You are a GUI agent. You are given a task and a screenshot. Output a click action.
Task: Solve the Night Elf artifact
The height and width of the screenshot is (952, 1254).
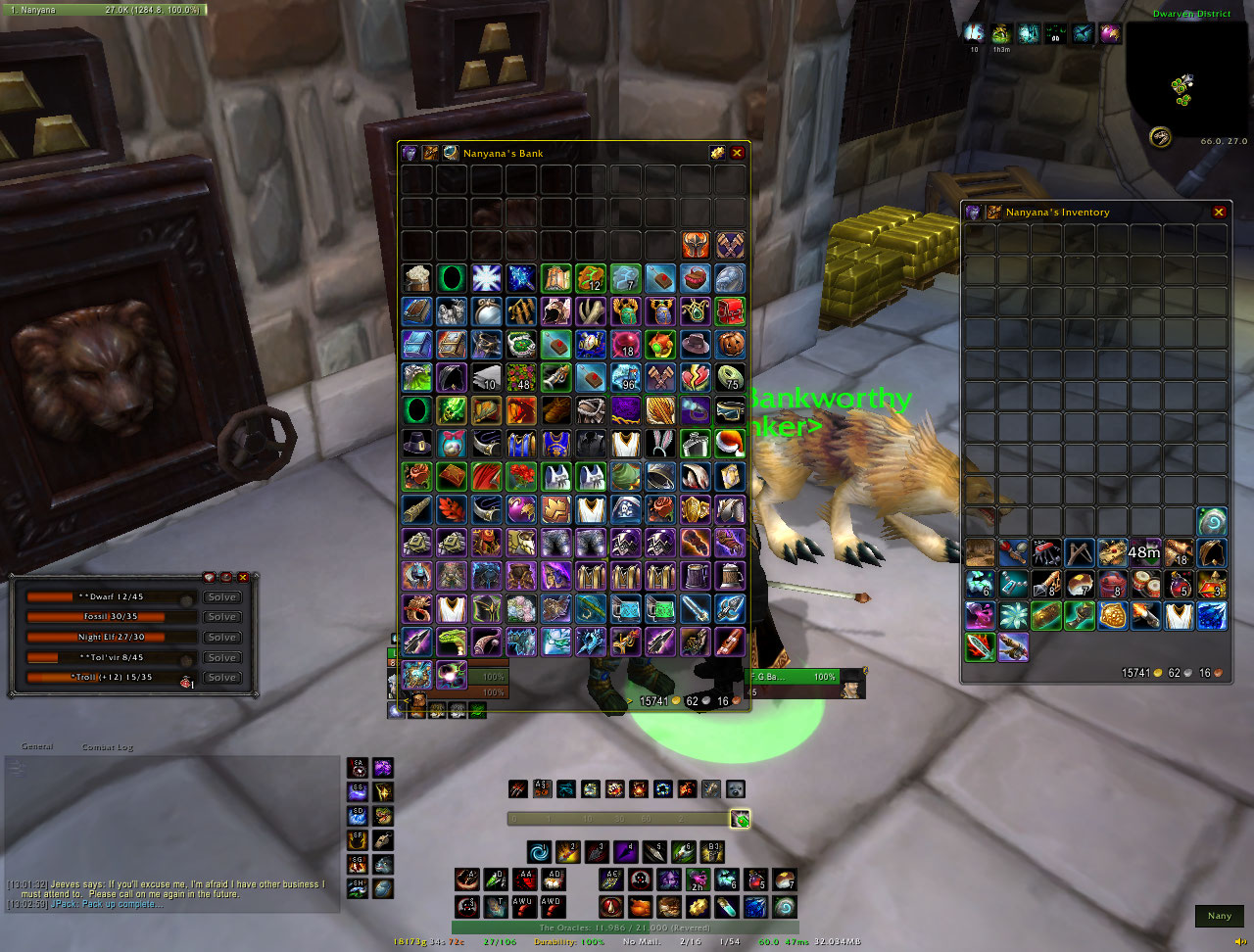[221, 638]
